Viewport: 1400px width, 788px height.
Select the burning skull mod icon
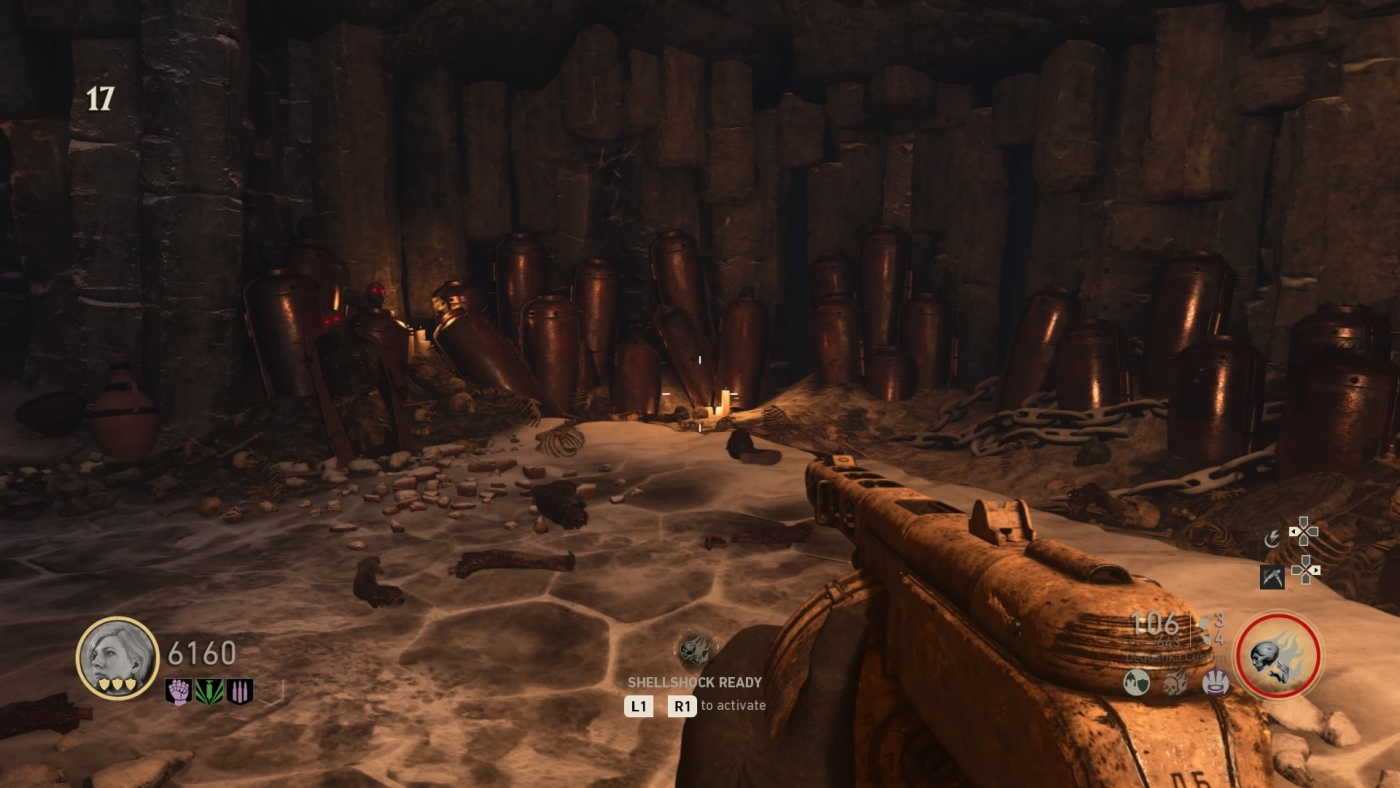(x=1175, y=683)
